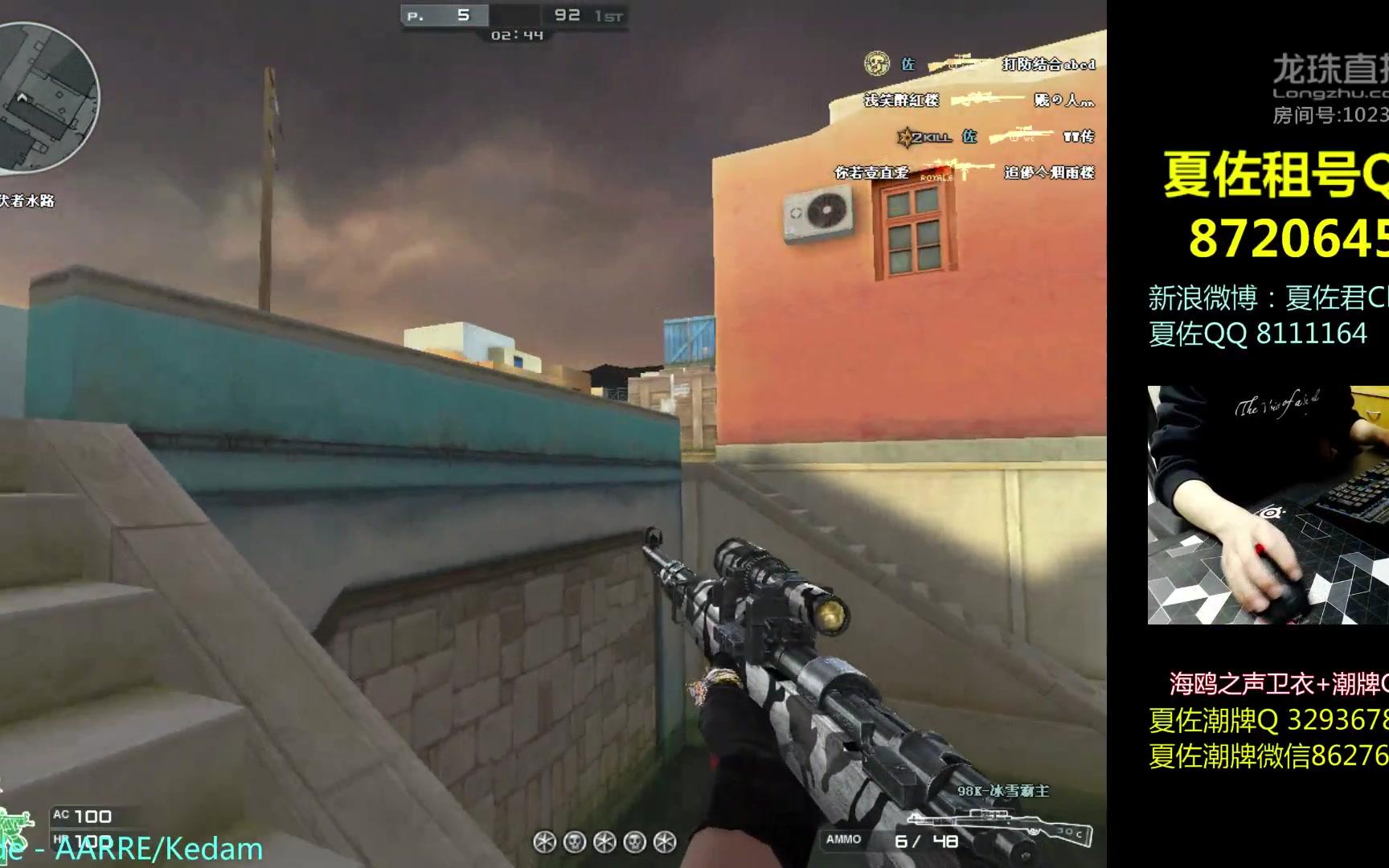1389x868 pixels.
Task: Click the gold skull badge in kill feed
Action: click(876, 63)
